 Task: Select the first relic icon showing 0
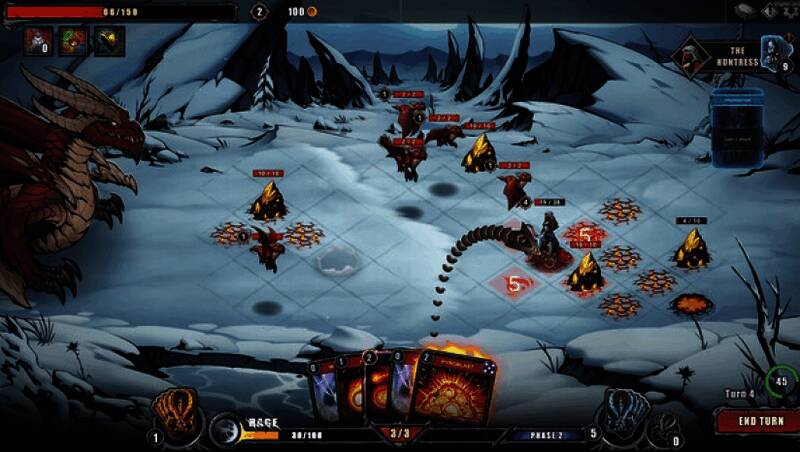tap(38, 40)
